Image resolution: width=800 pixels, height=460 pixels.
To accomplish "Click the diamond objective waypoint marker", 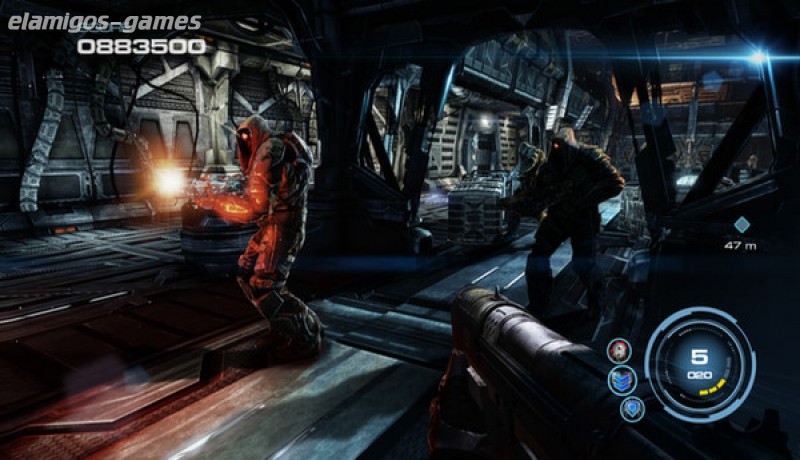I will tap(741, 225).
